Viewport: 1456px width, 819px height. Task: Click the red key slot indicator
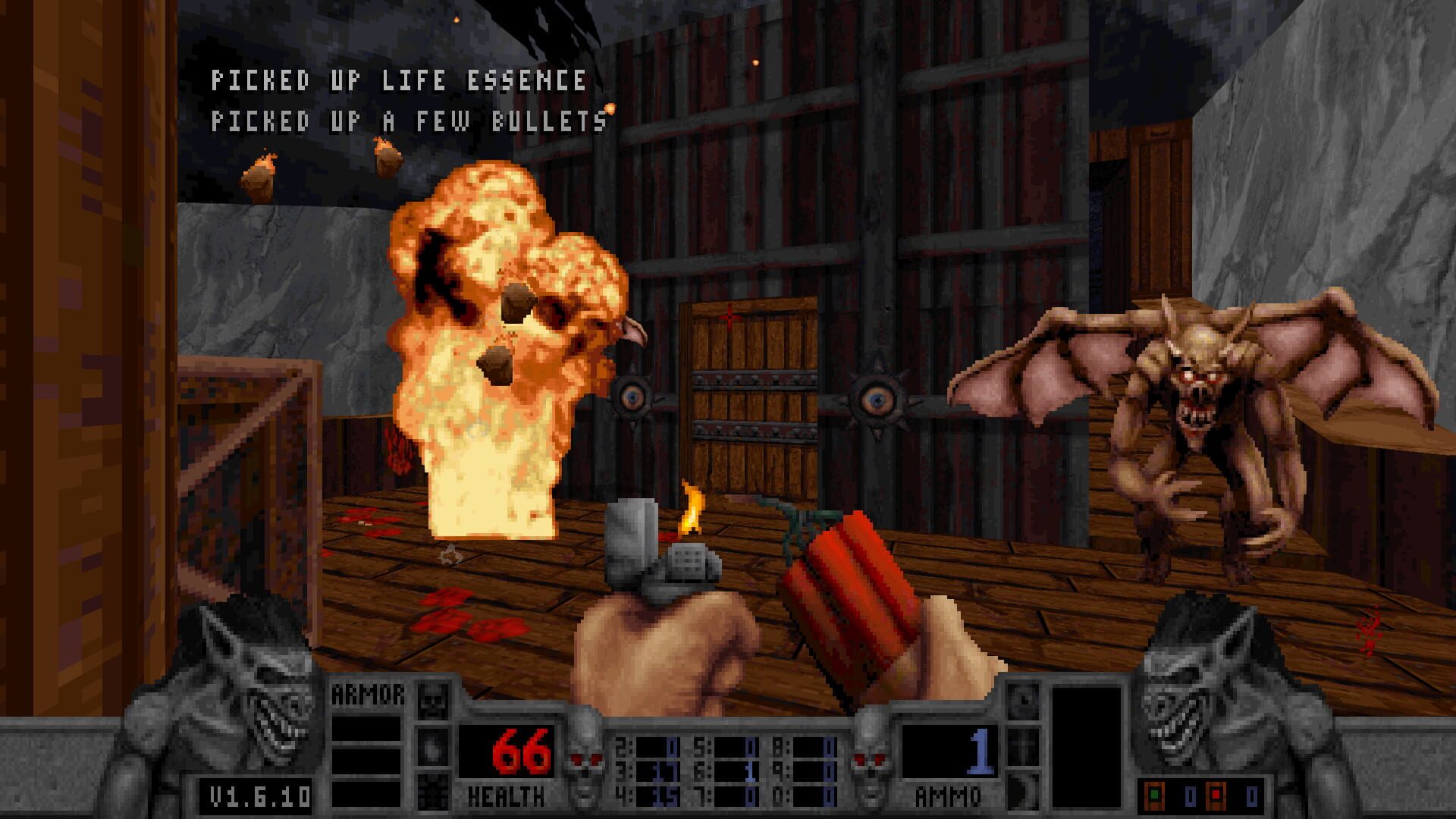pos(1216,794)
